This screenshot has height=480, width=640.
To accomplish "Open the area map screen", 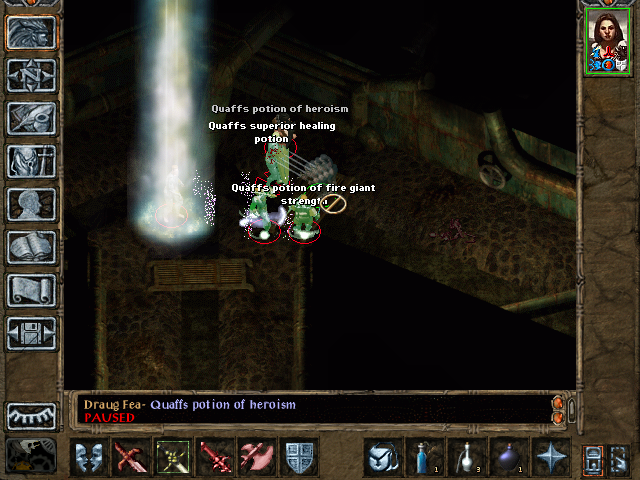I will (31, 75).
